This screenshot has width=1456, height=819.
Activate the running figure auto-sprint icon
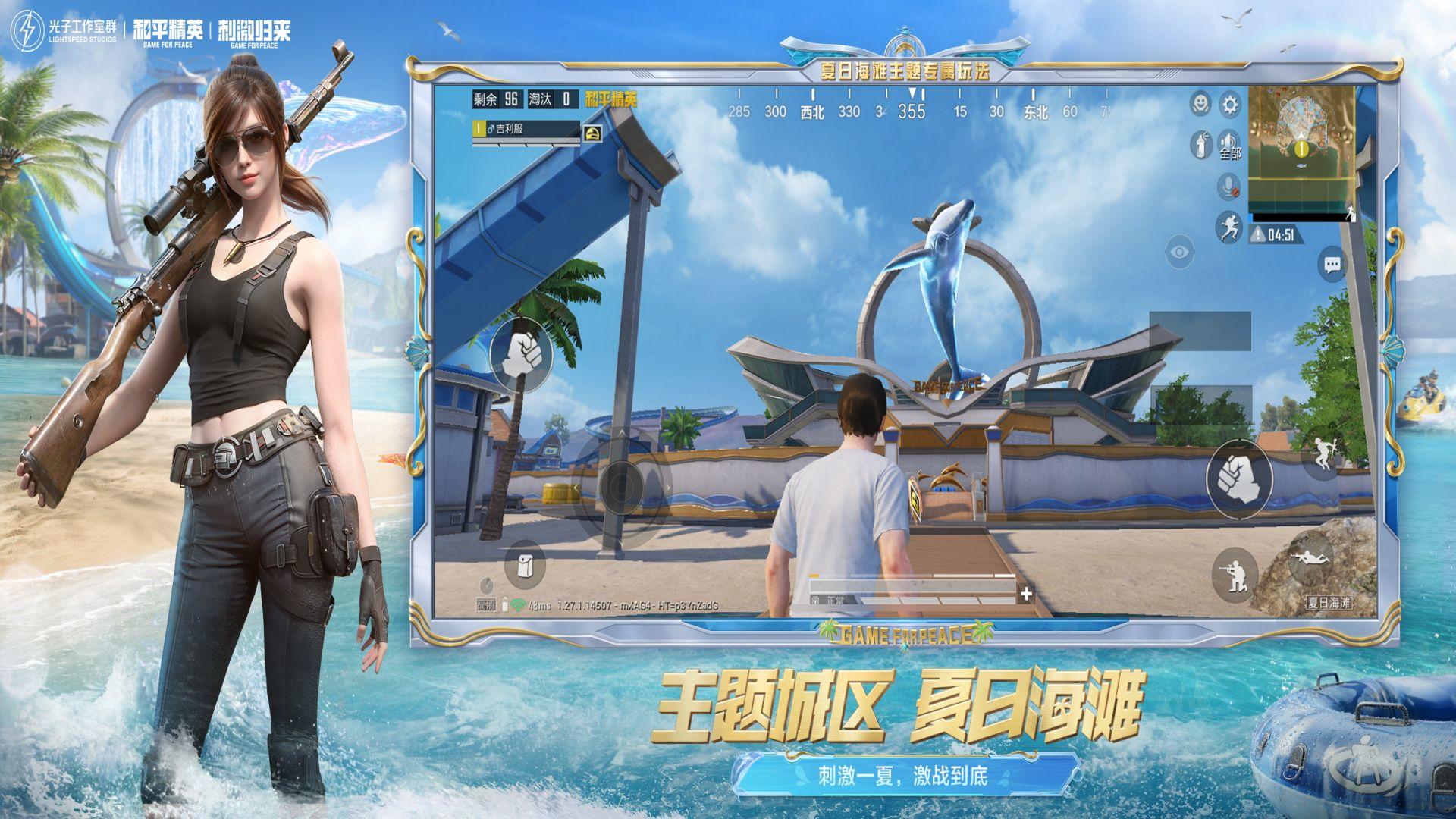click(1228, 226)
